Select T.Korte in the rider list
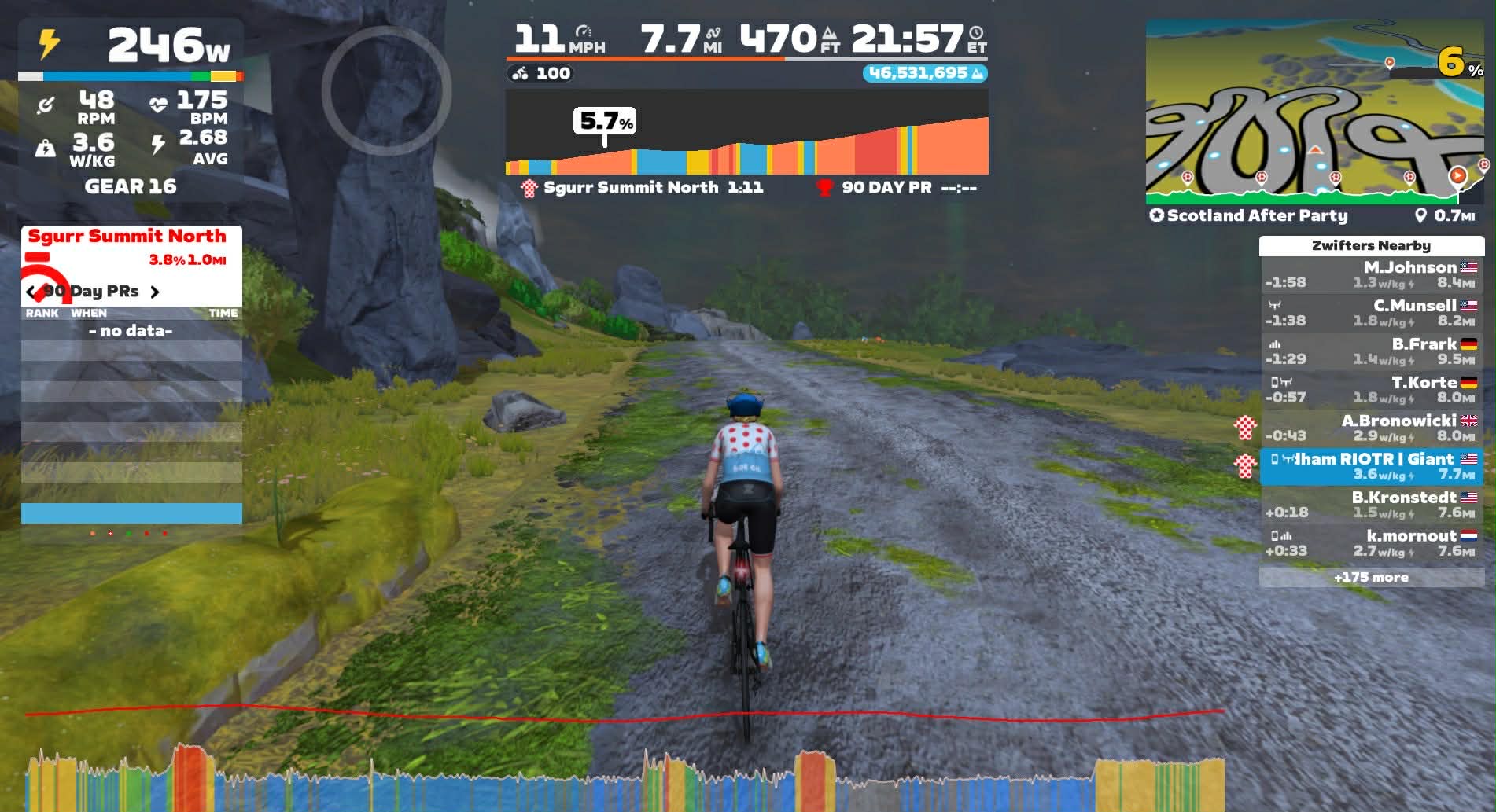 1371,390
